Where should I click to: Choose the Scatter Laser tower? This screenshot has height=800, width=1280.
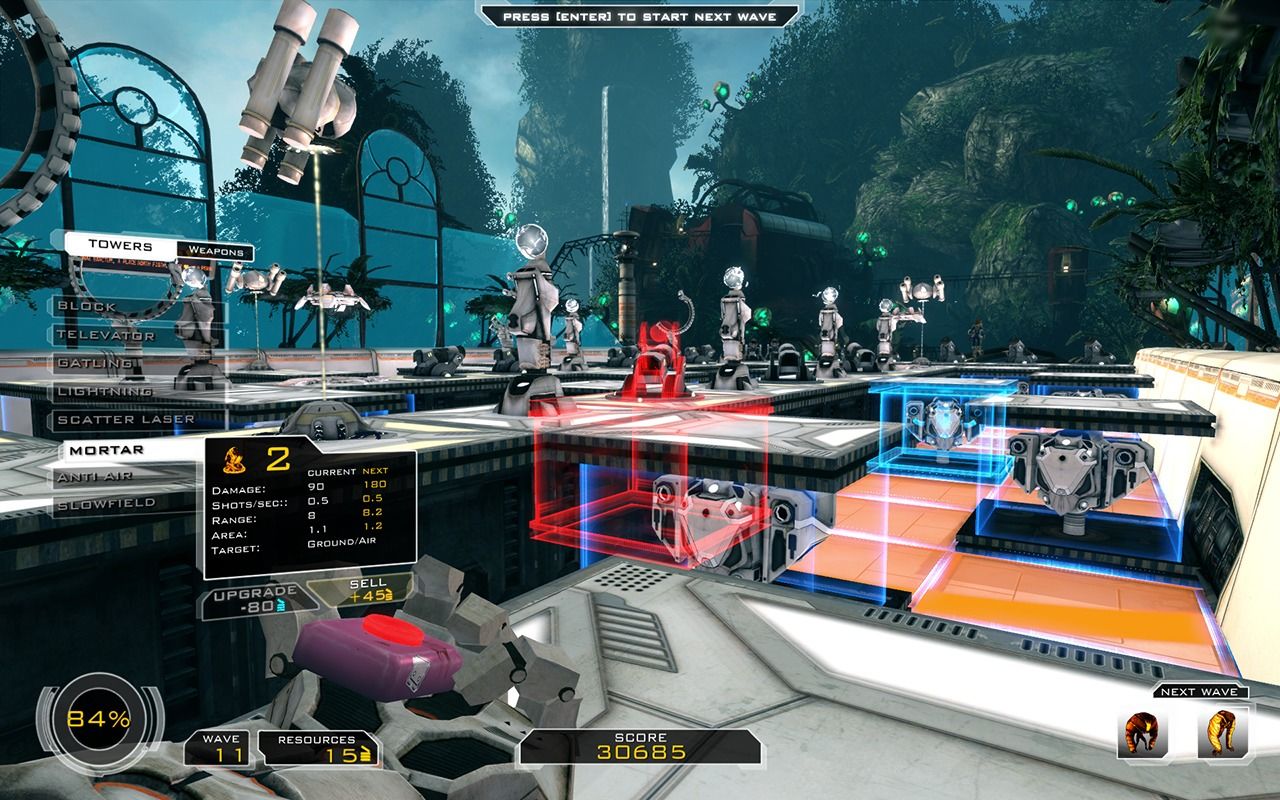pyautogui.click(x=126, y=420)
